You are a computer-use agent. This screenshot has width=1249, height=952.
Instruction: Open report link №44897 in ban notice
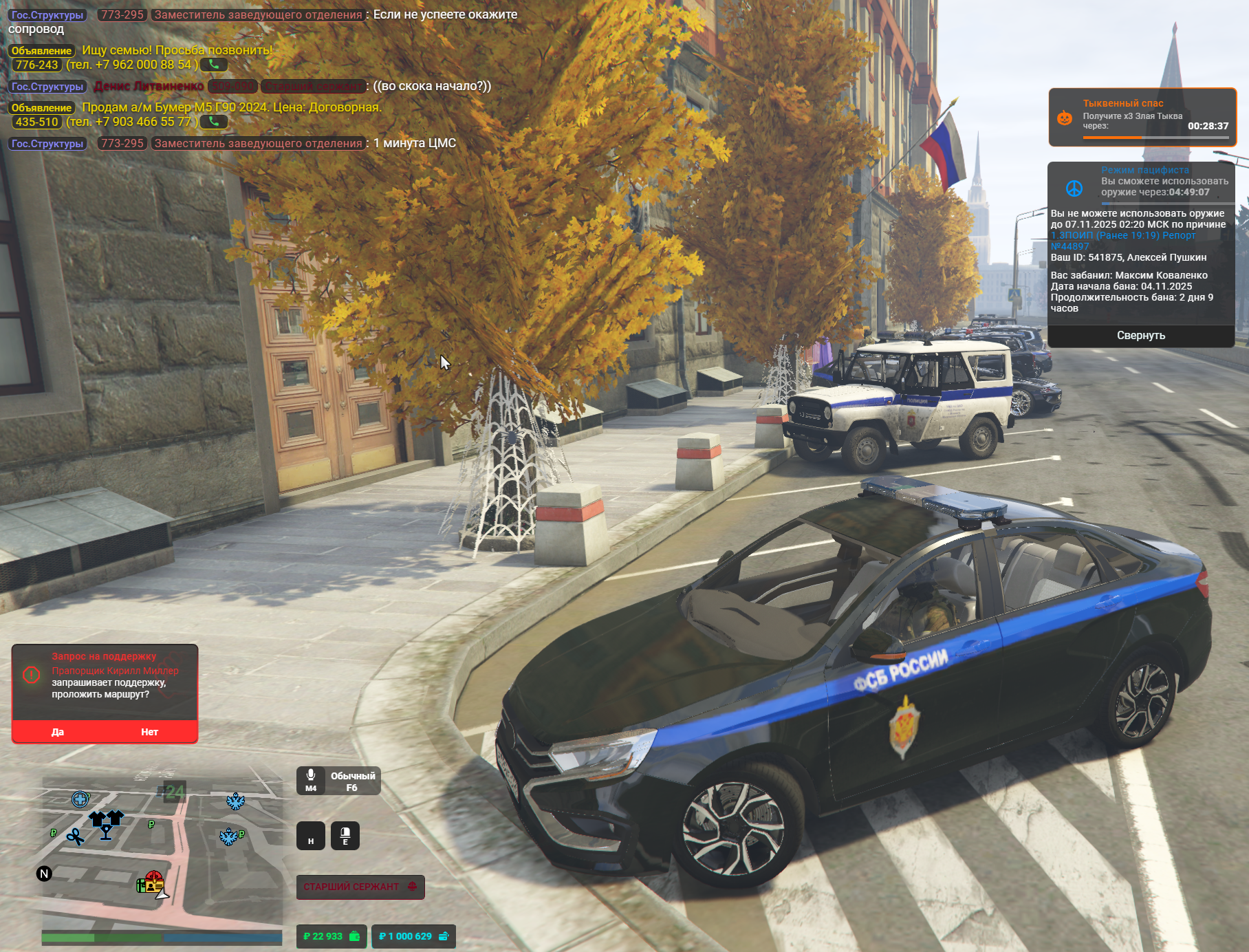click(x=1070, y=246)
